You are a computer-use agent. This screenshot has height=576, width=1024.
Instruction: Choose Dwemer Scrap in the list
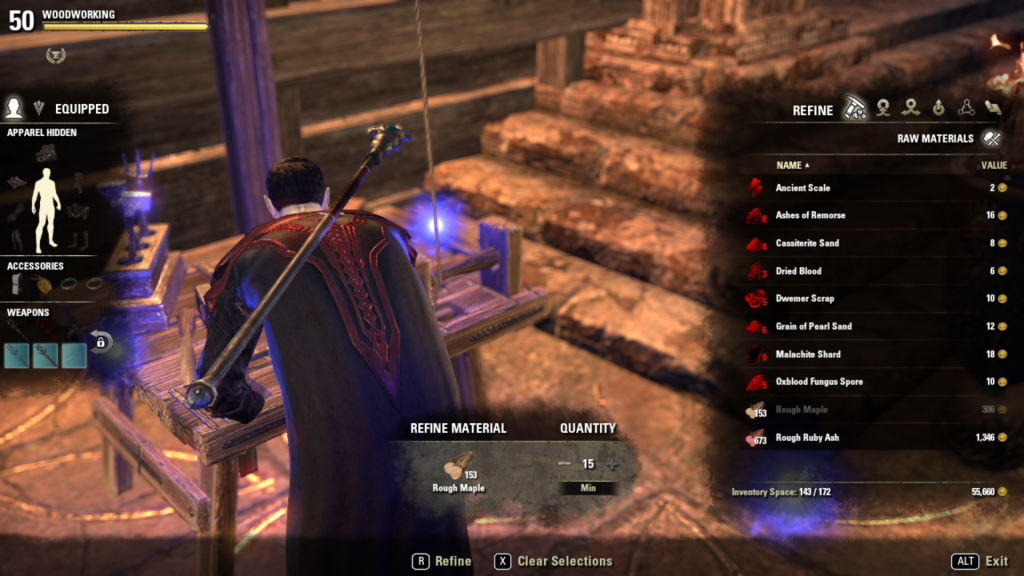(804, 298)
